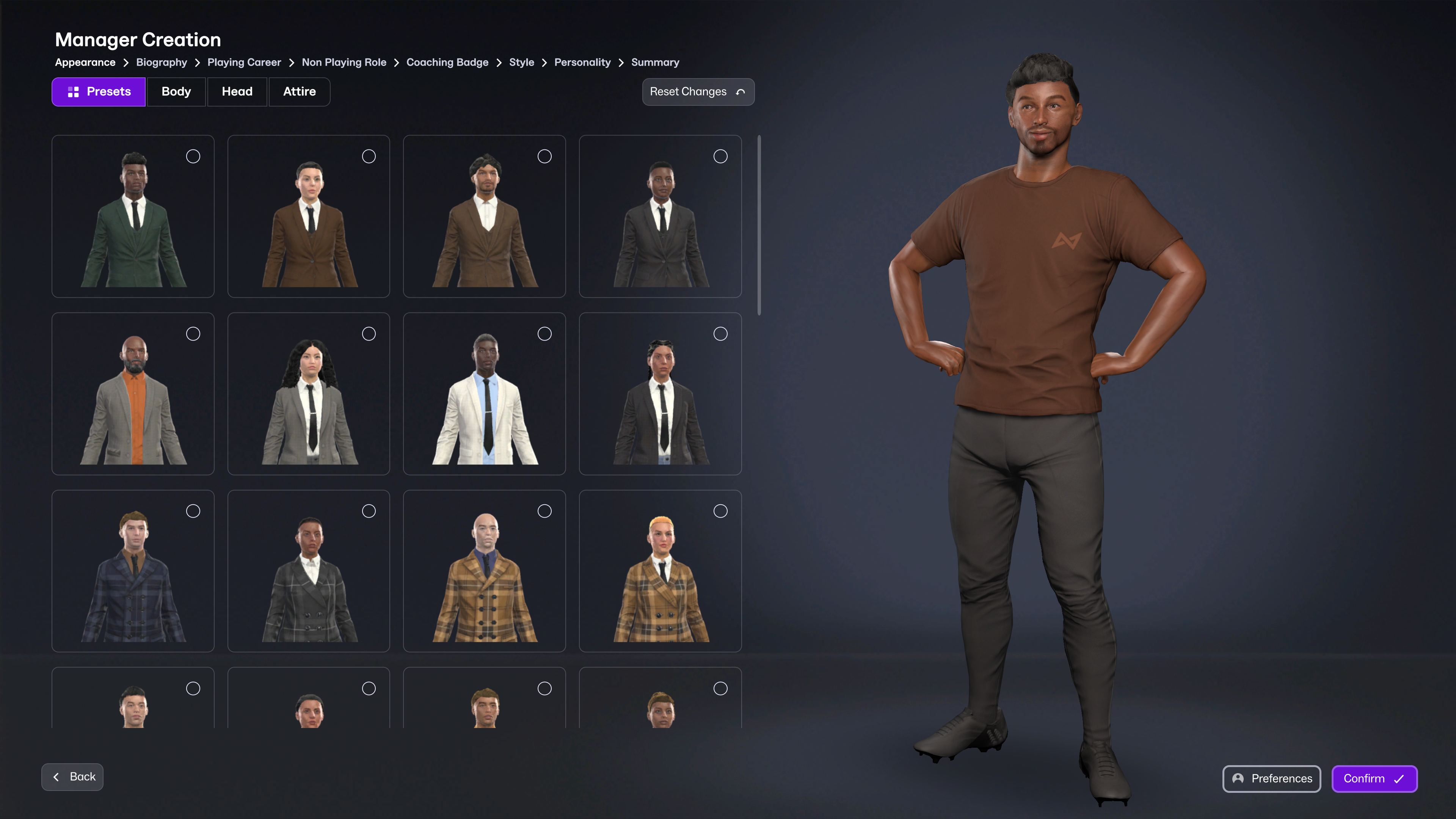
Task: Select the white blazer preset radio button
Action: click(x=544, y=334)
